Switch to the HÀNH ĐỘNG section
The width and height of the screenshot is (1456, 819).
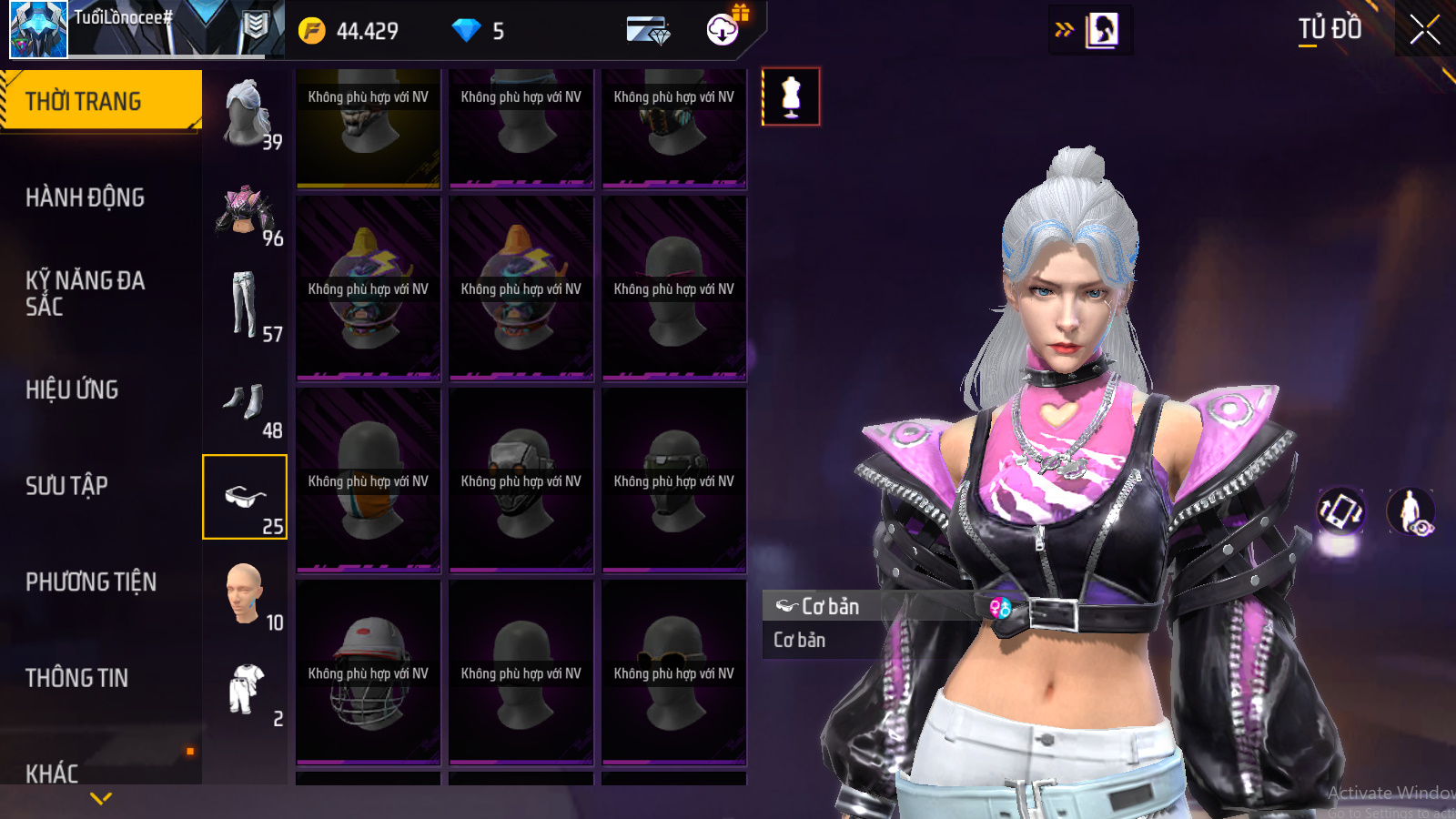tap(85, 197)
